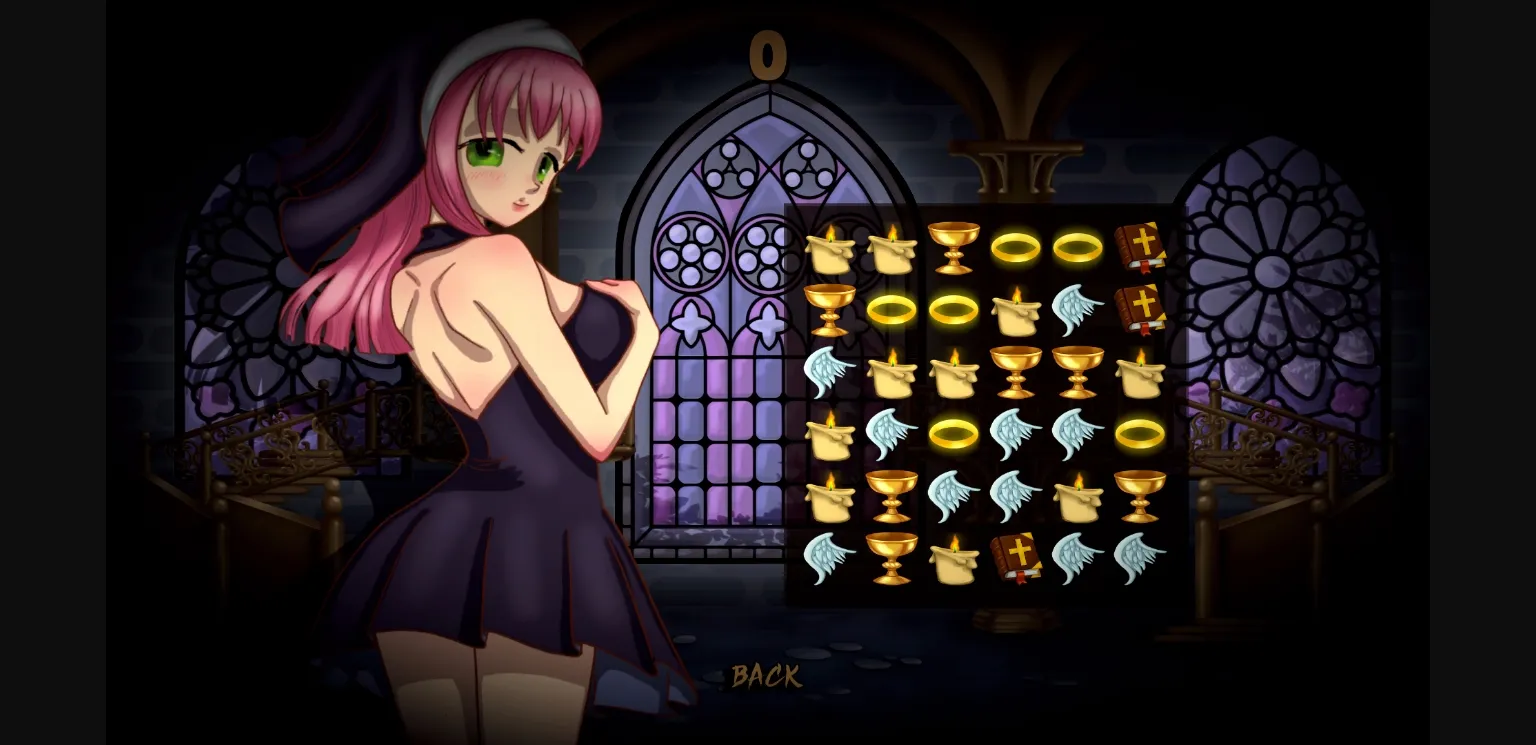This screenshot has height=745, width=1536.
Task: Select the bible tile at the end of row two
Action: tap(1142, 308)
